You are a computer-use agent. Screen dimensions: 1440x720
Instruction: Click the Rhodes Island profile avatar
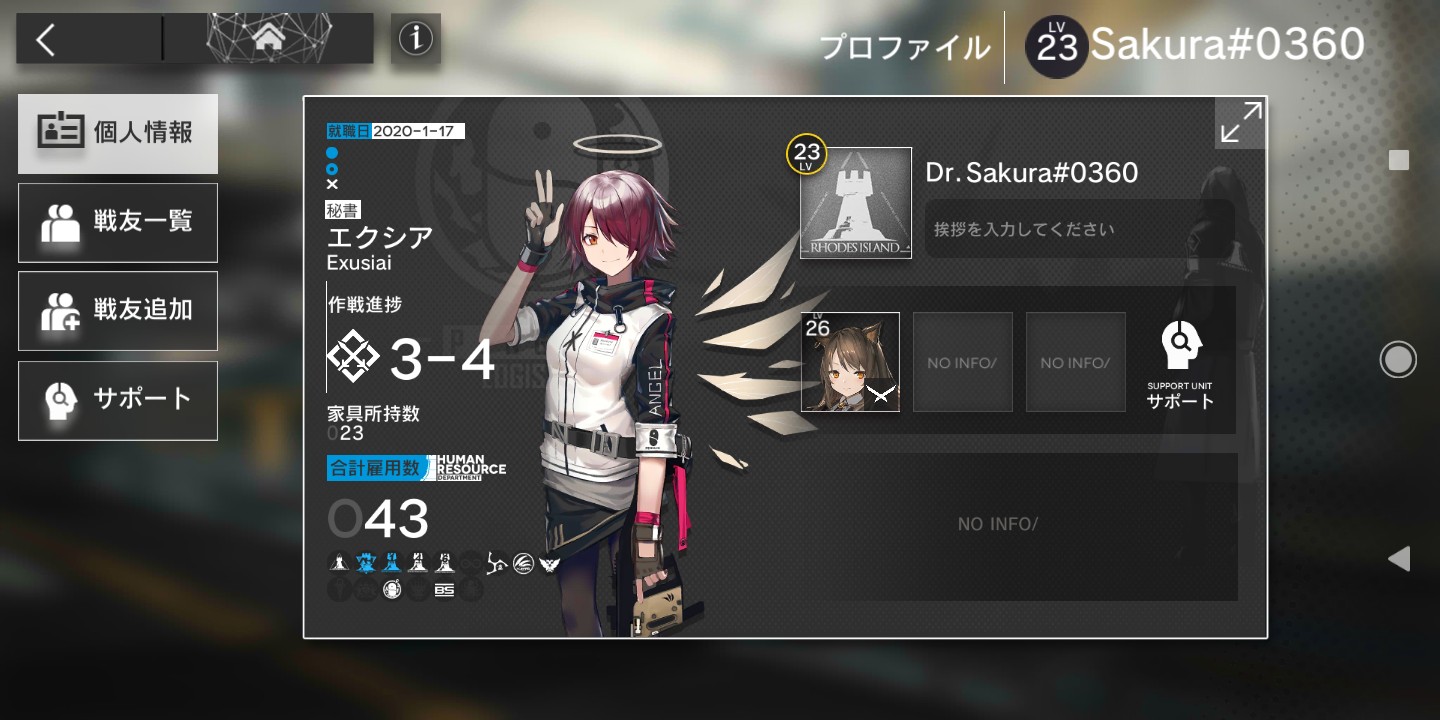(855, 203)
